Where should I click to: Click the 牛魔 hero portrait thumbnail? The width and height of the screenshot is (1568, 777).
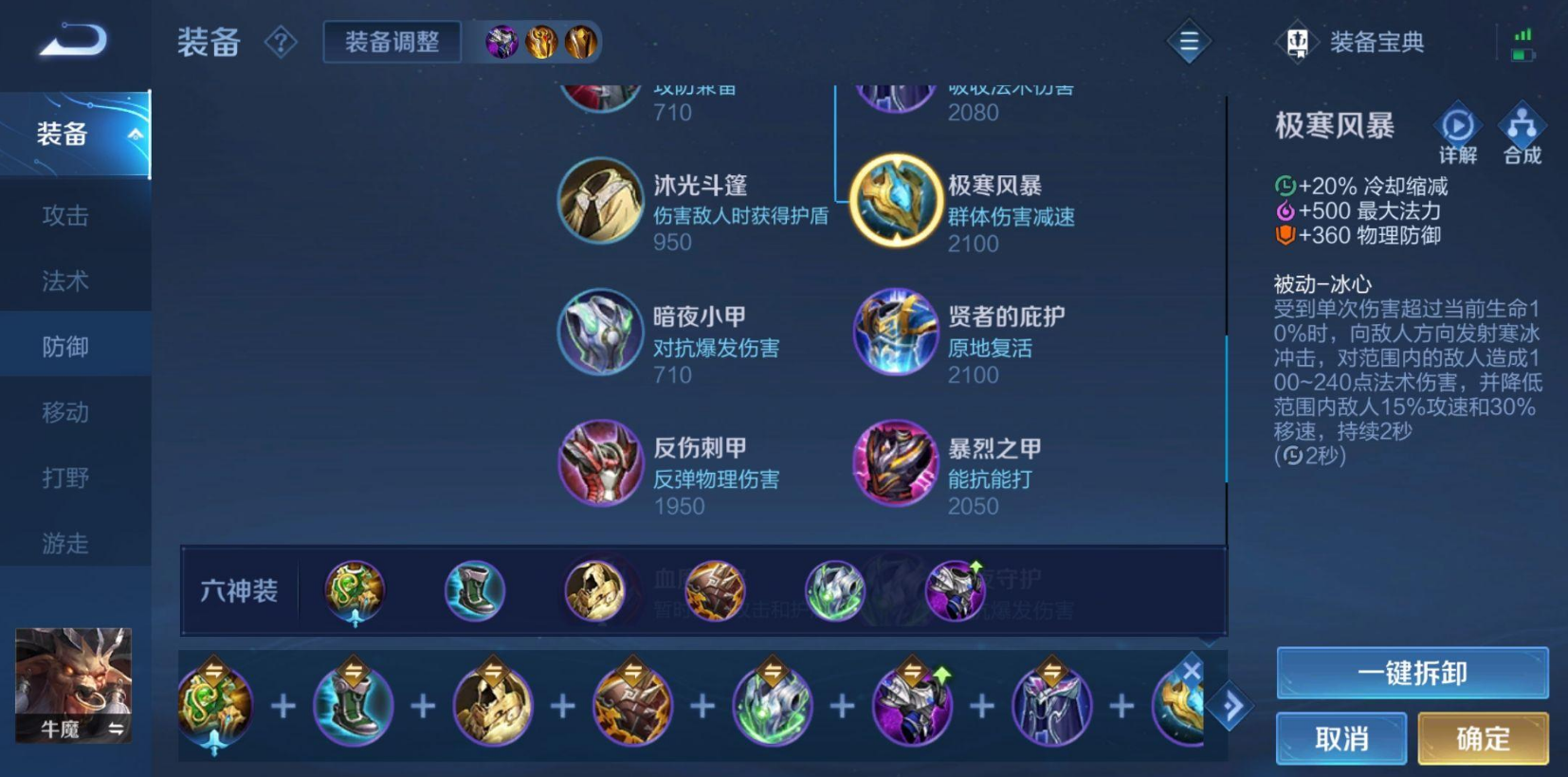coord(75,685)
